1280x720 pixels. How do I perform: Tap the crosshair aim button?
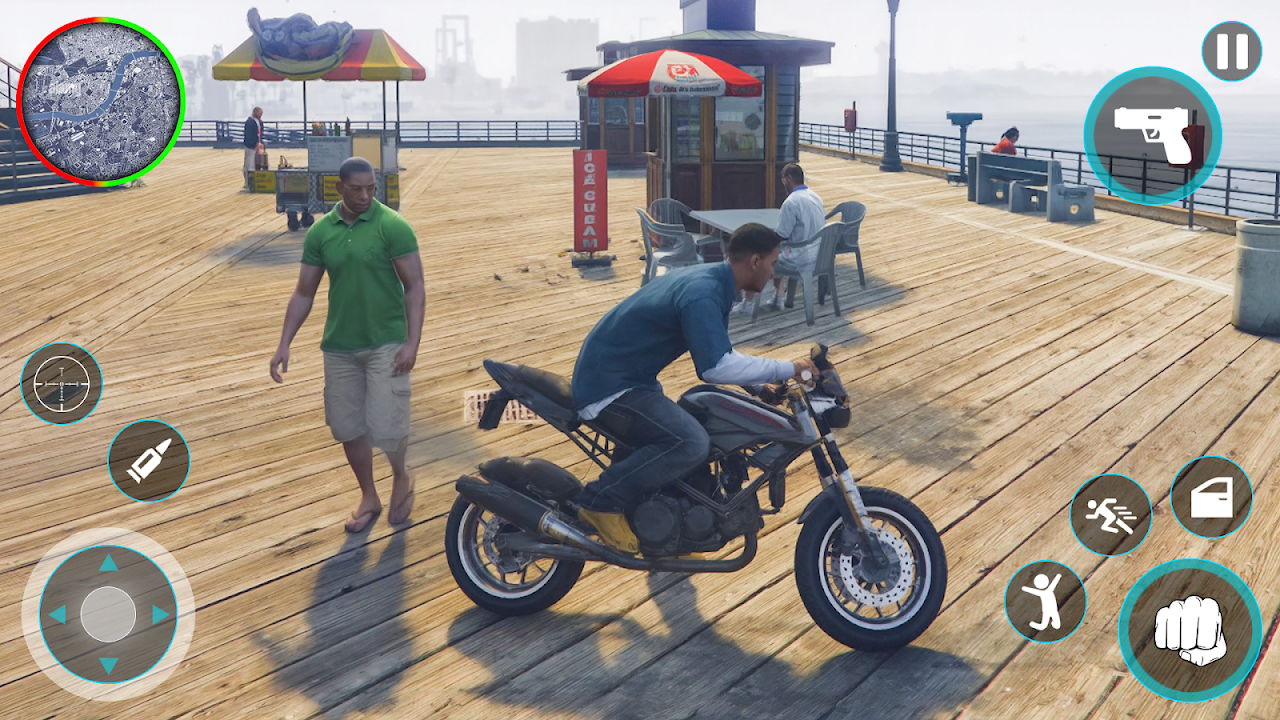tap(61, 383)
